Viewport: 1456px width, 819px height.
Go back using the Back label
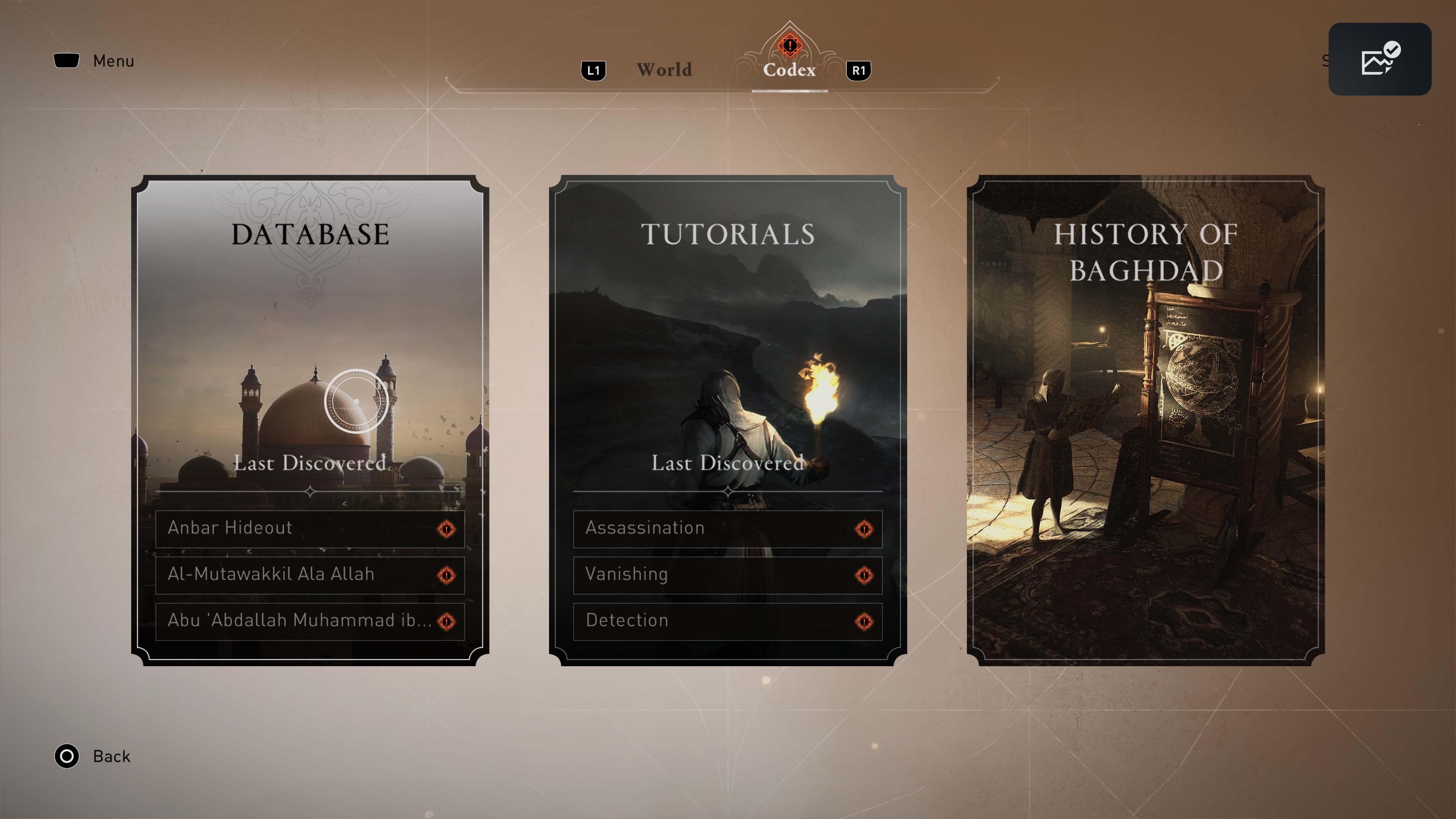point(111,756)
